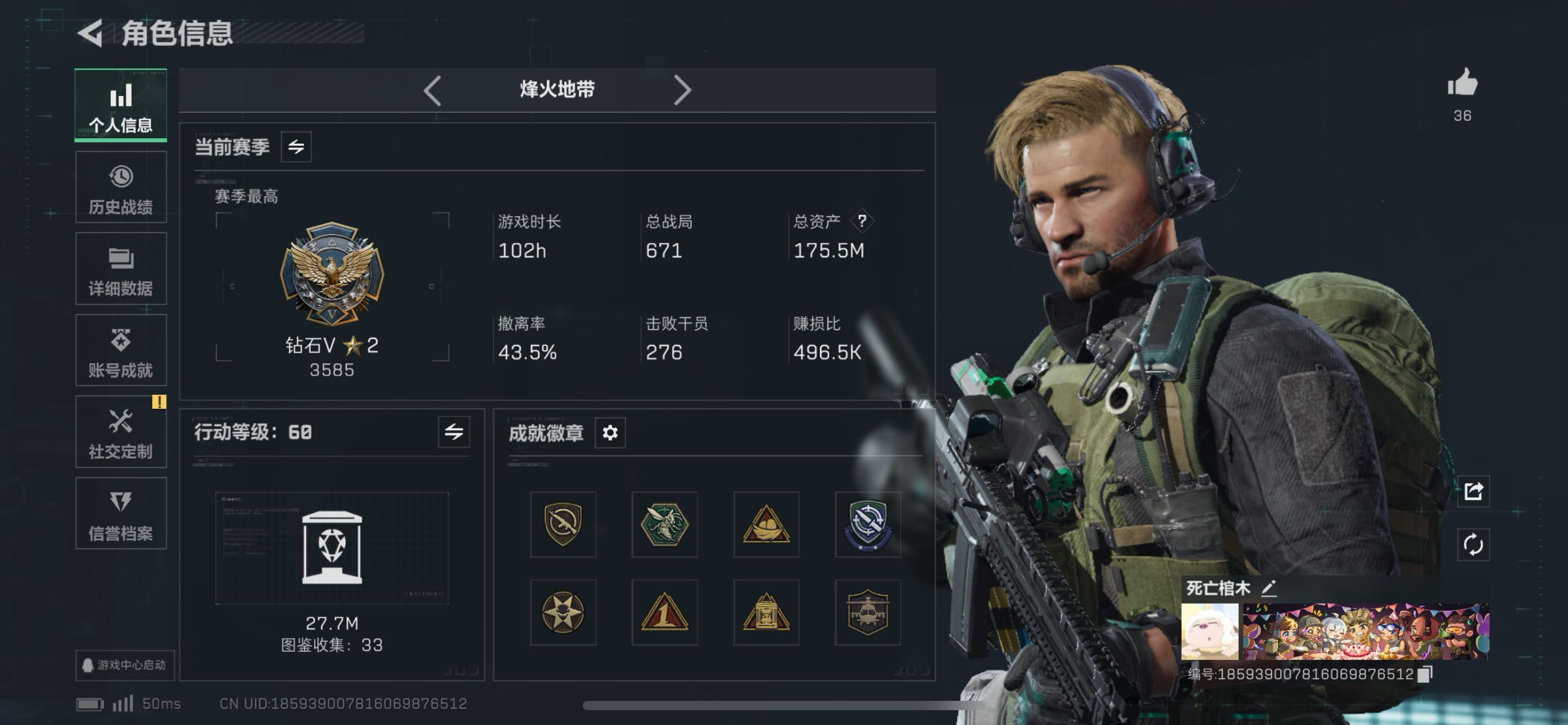1568x725 pixels.
Task: Switch to the previous game mode arrow
Action: coord(433,90)
